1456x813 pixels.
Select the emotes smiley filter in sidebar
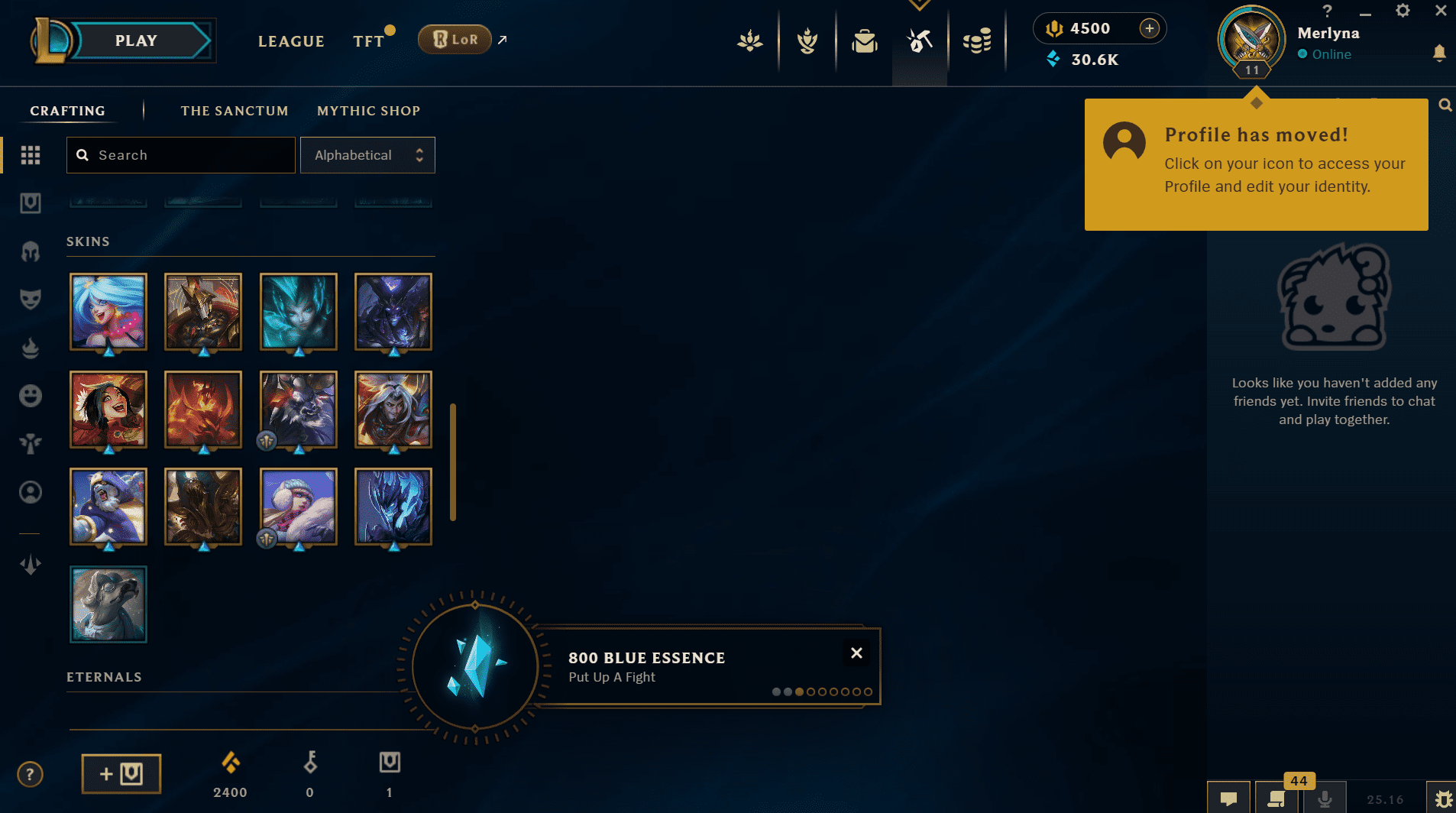[30, 395]
